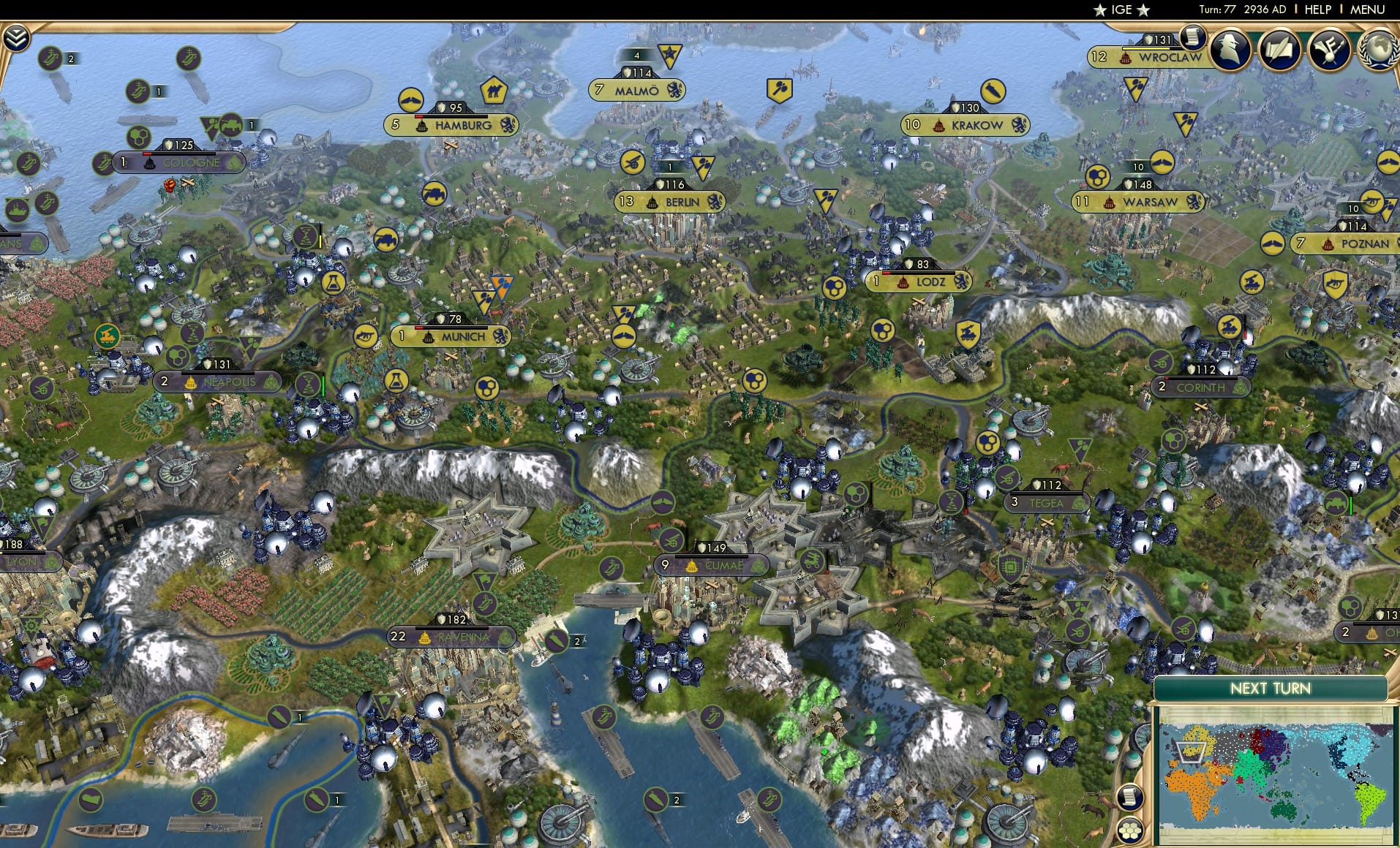Open Berlin's city banner

pyautogui.click(x=670, y=202)
